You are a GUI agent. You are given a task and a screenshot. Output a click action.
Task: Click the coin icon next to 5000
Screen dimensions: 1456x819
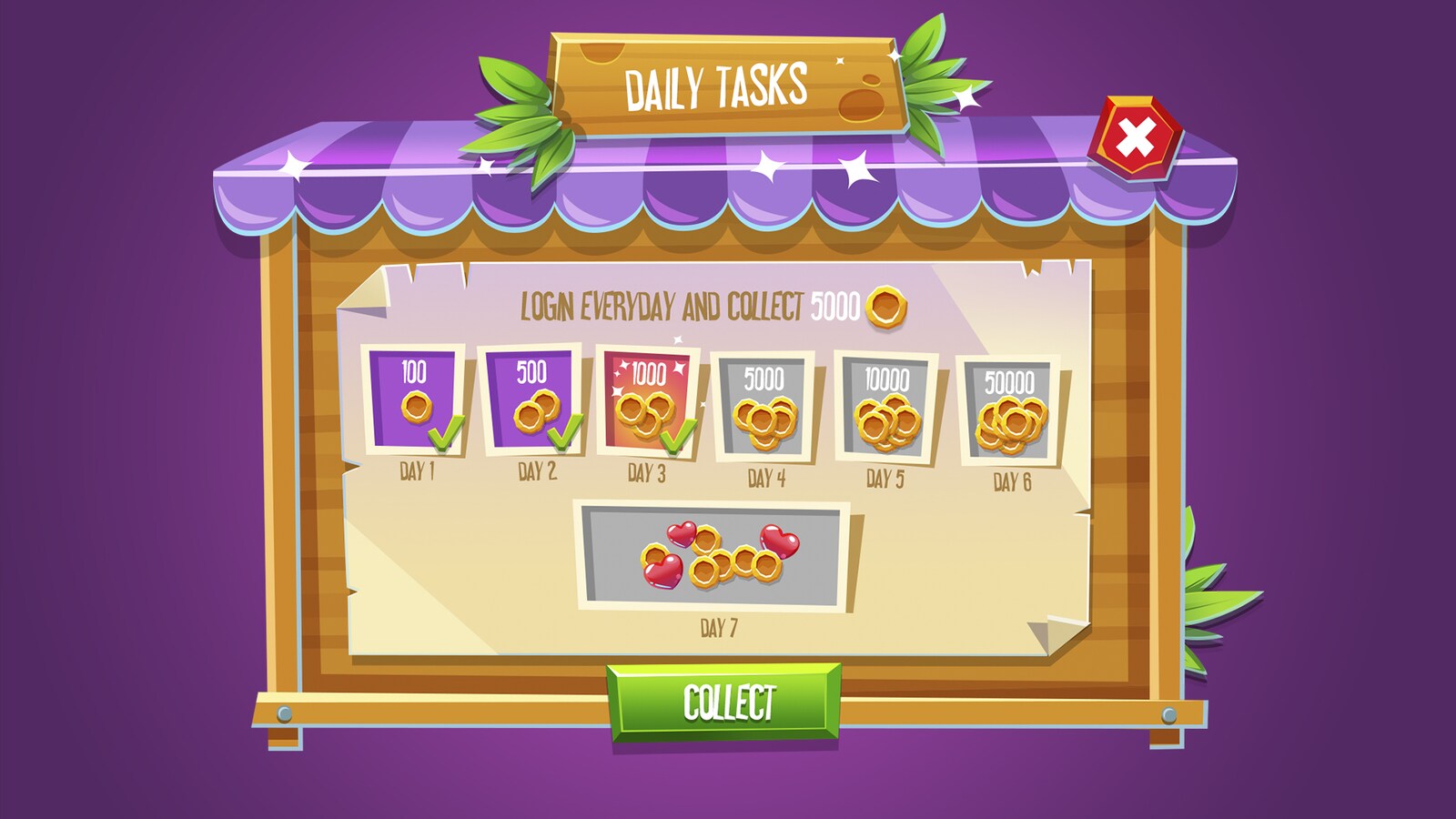coord(885,308)
